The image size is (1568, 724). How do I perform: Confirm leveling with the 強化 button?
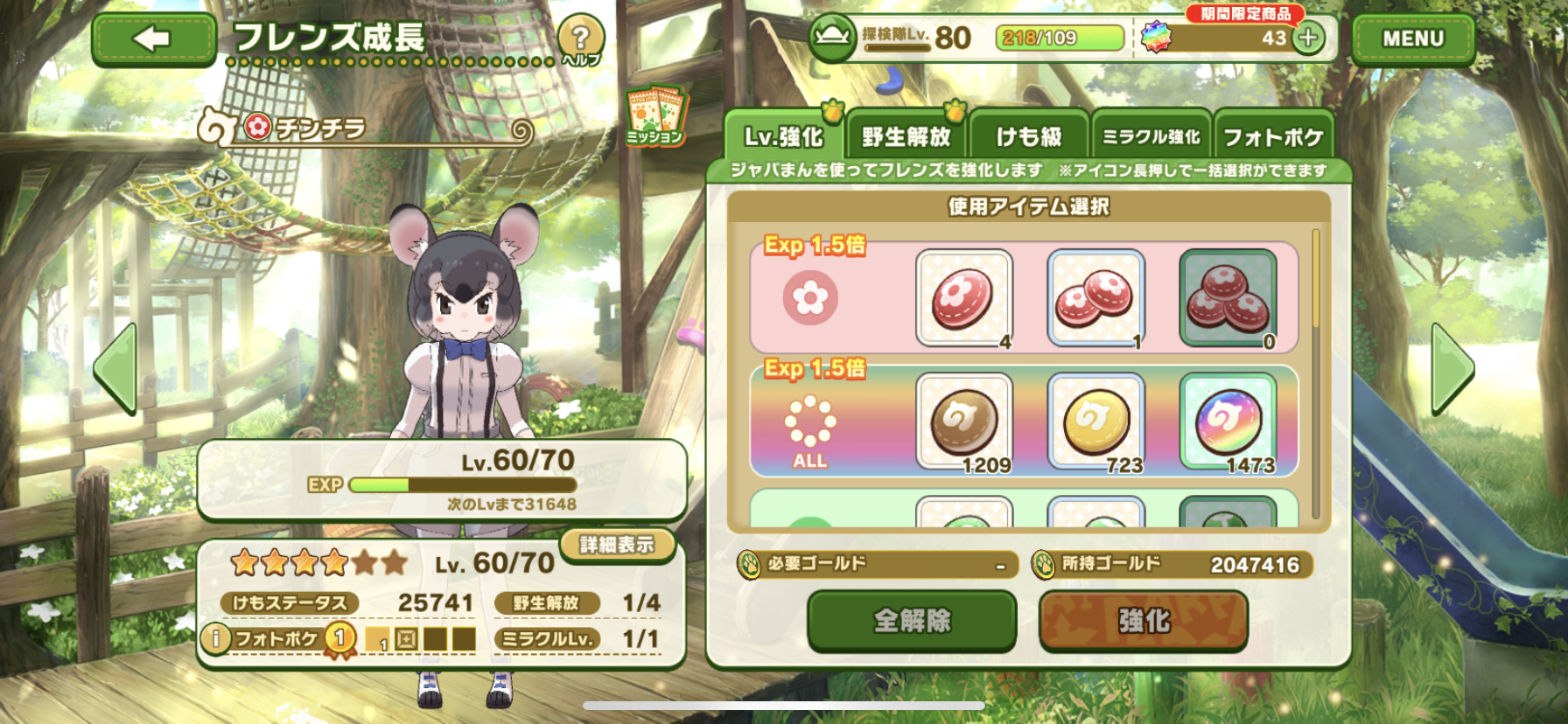(1143, 621)
